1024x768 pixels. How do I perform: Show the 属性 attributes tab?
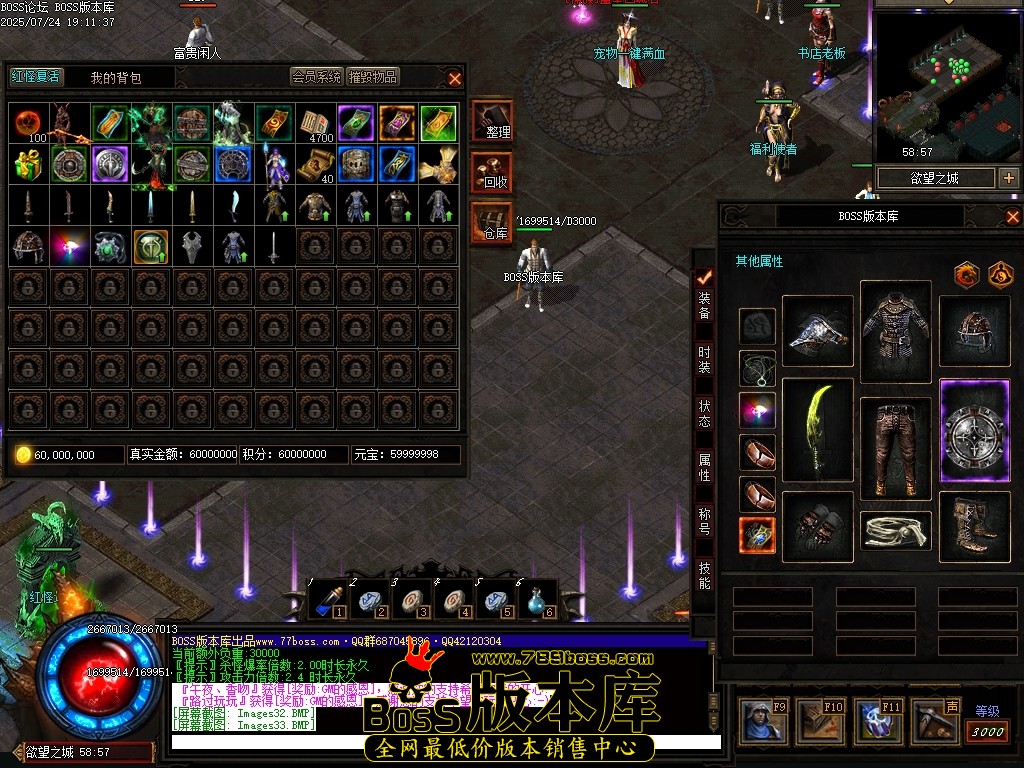[705, 467]
